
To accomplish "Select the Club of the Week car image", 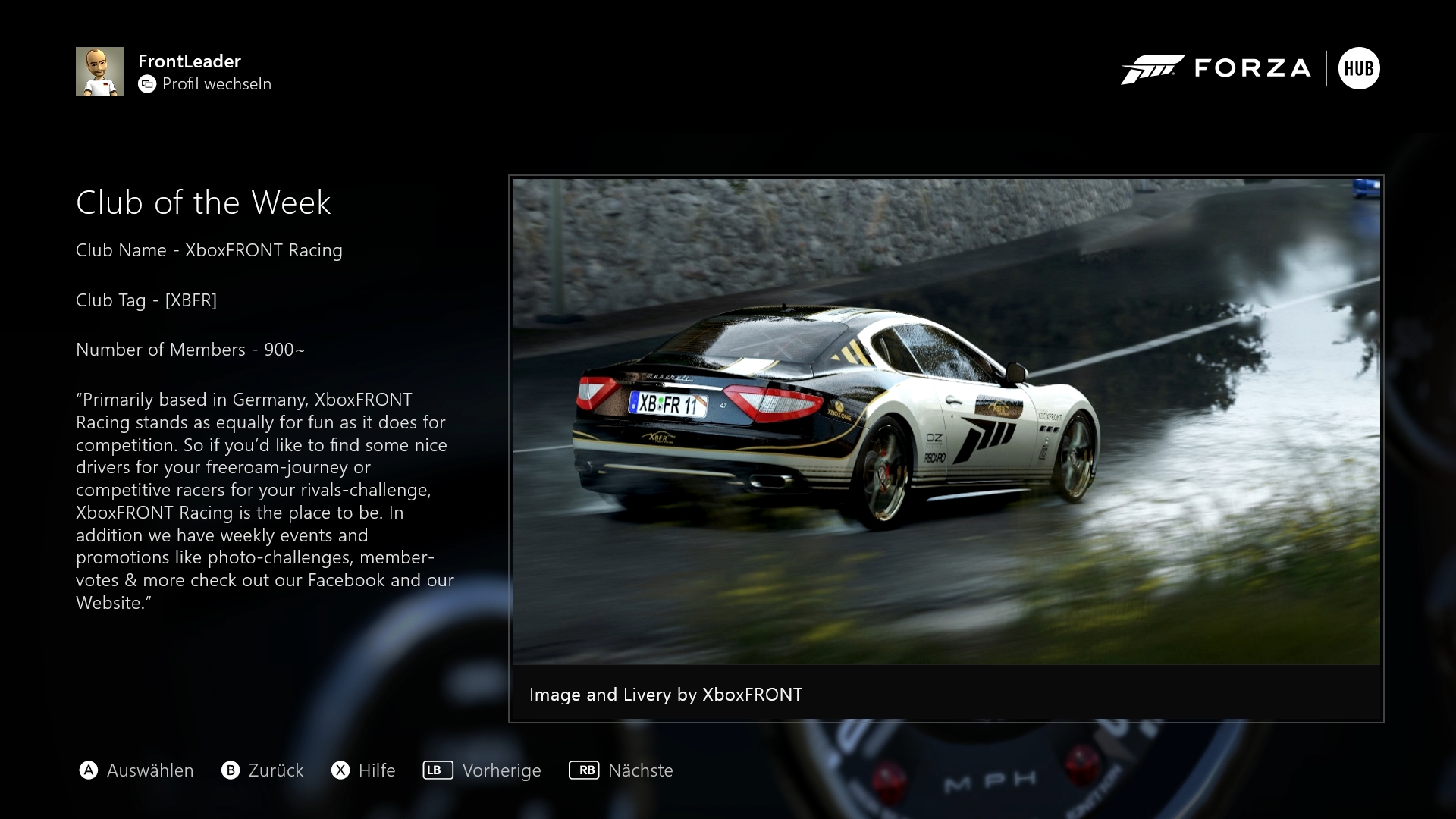I will tap(946, 422).
